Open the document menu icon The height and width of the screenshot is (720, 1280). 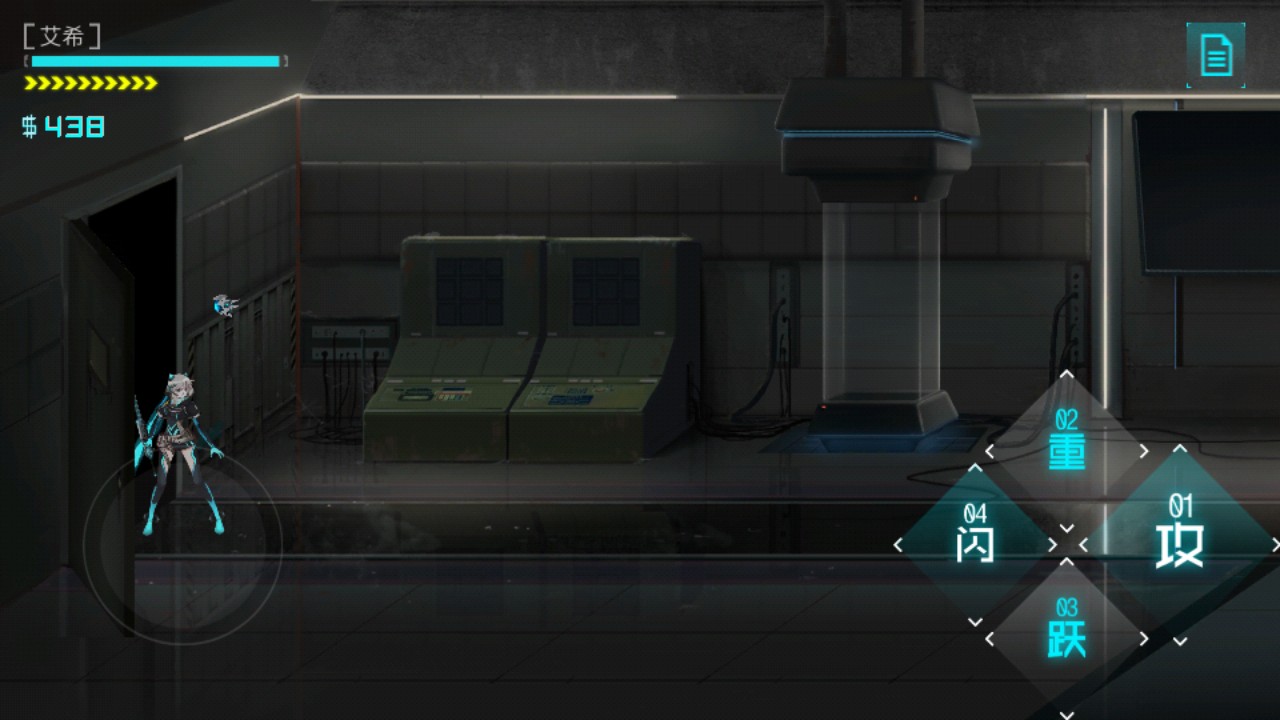(1215, 55)
